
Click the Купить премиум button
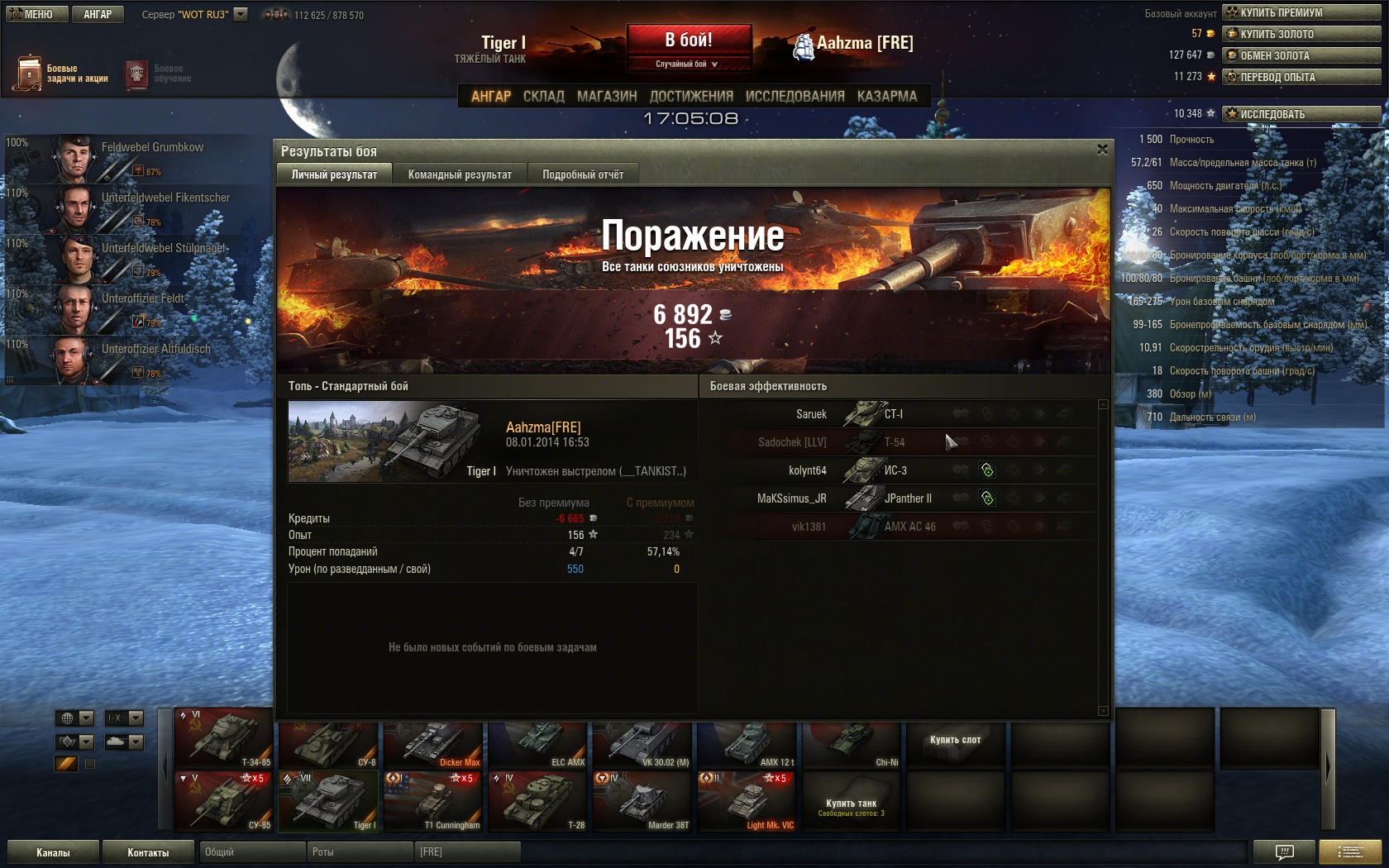point(1301,12)
